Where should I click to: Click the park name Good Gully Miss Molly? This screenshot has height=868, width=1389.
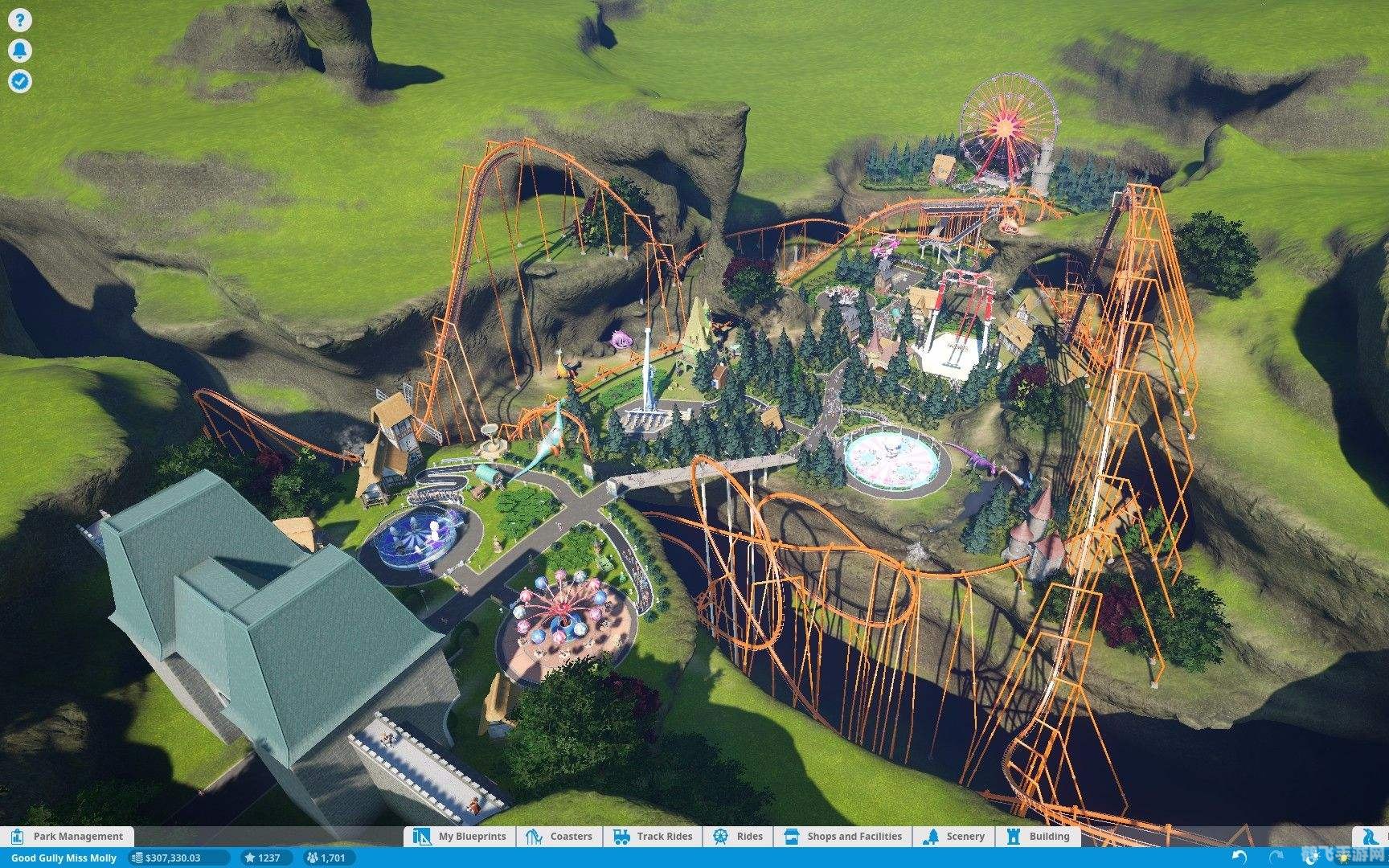(x=64, y=858)
